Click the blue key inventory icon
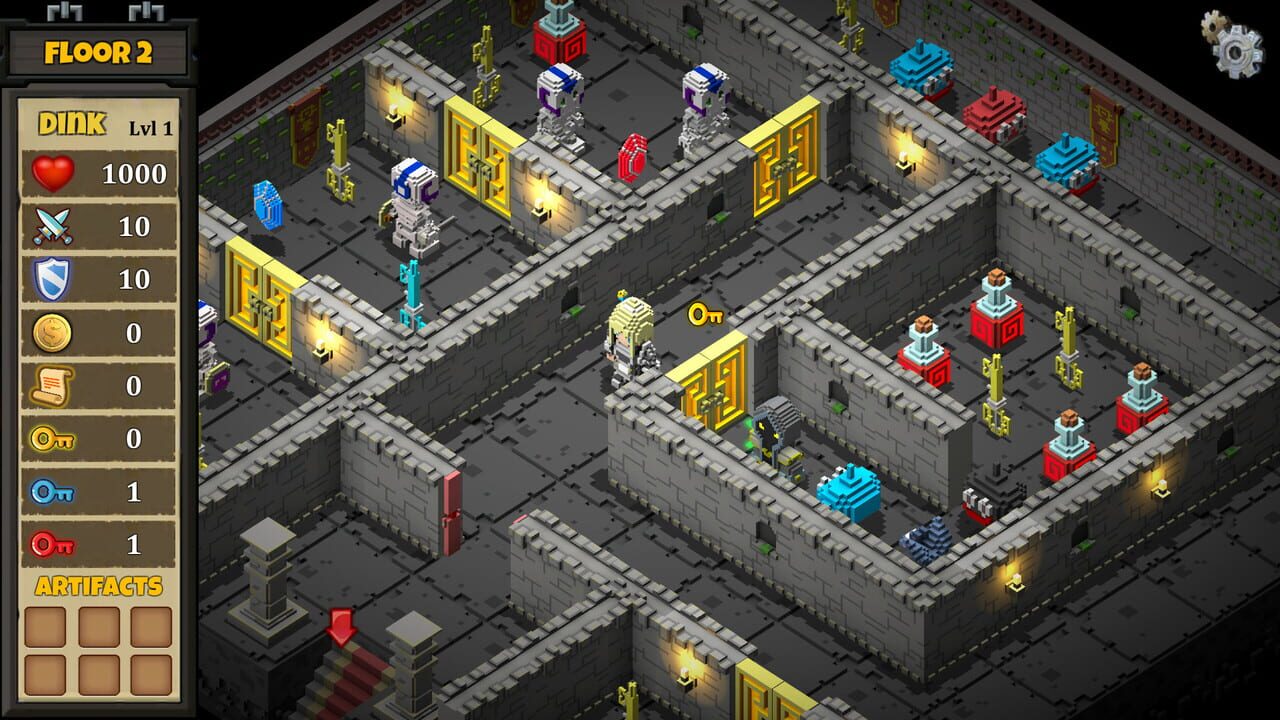1280x720 pixels. [x=55, y=492]
